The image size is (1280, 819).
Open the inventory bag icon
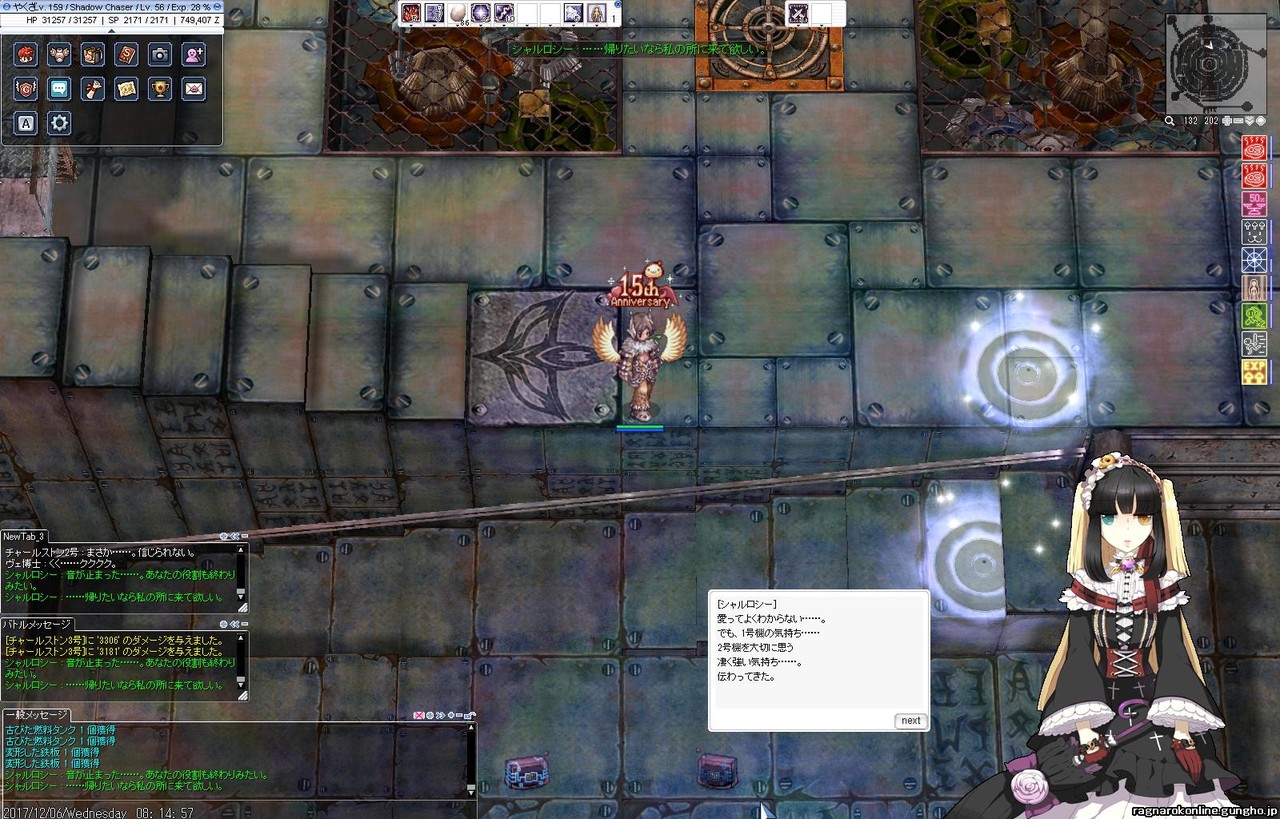[93, 55]
